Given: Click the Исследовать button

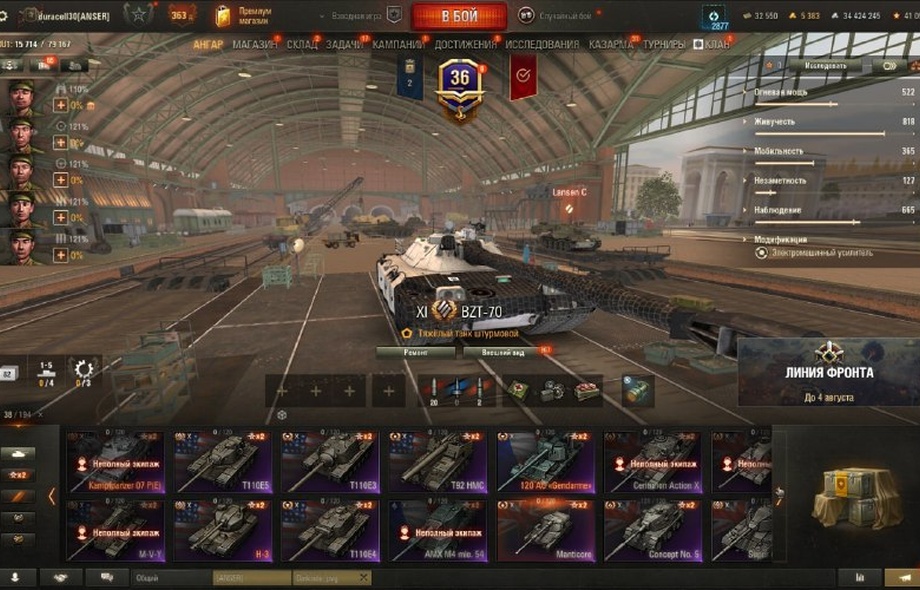Looking at the screenshot, I should pos(818,66).
